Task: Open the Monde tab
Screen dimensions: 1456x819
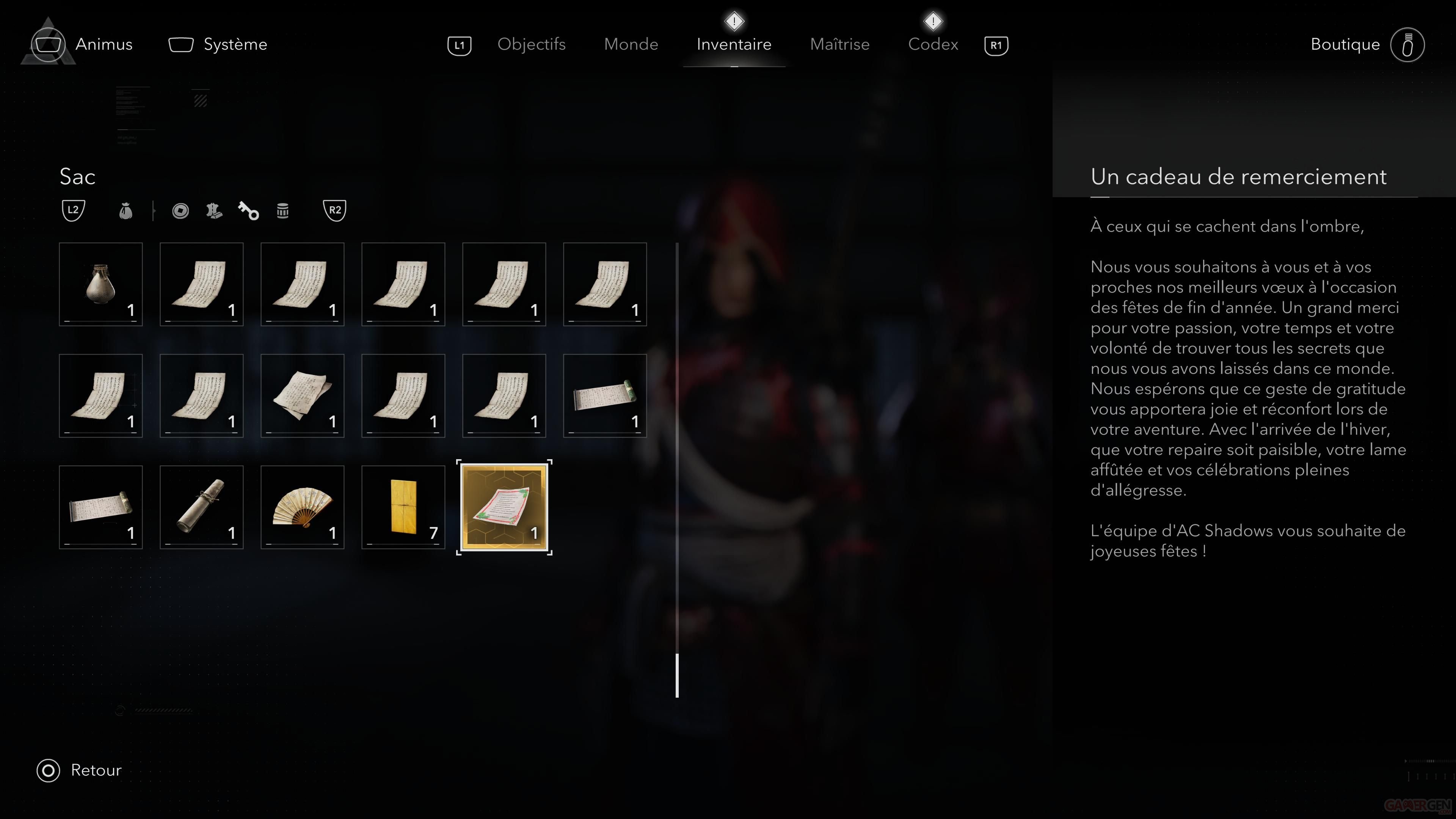Action: [631, 44]
